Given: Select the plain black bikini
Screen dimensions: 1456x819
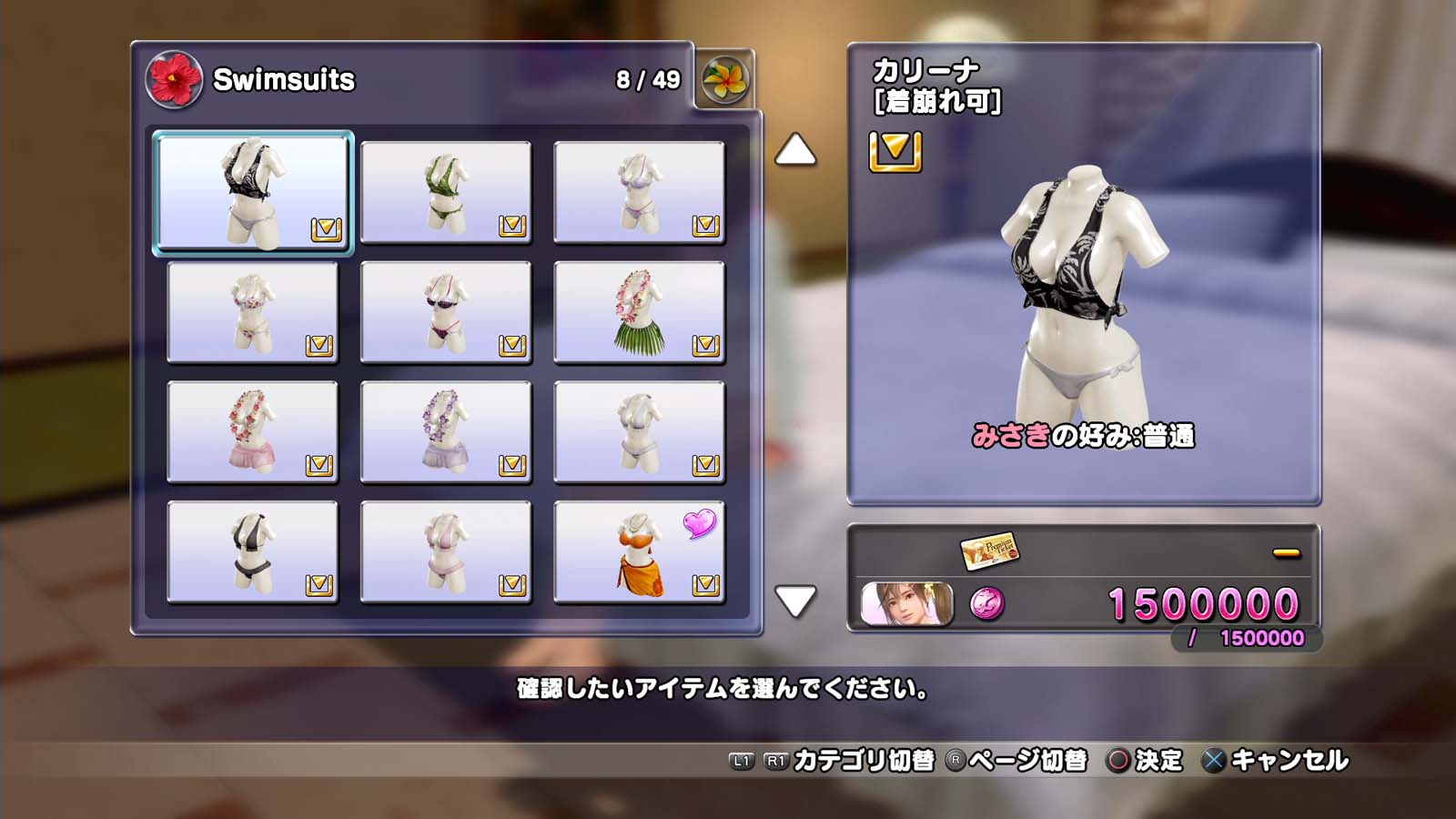Looking at the screenshot, I should point(253,551).
